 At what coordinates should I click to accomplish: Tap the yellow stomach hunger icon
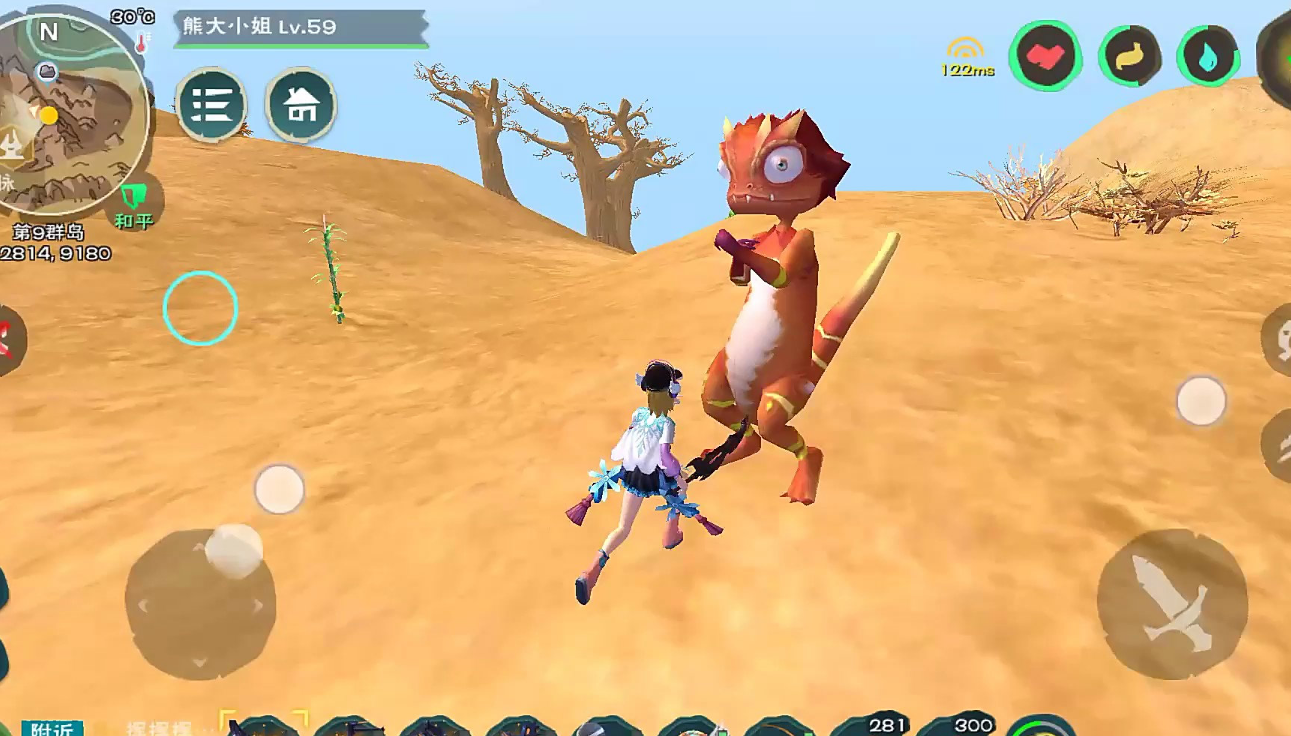1130,56
